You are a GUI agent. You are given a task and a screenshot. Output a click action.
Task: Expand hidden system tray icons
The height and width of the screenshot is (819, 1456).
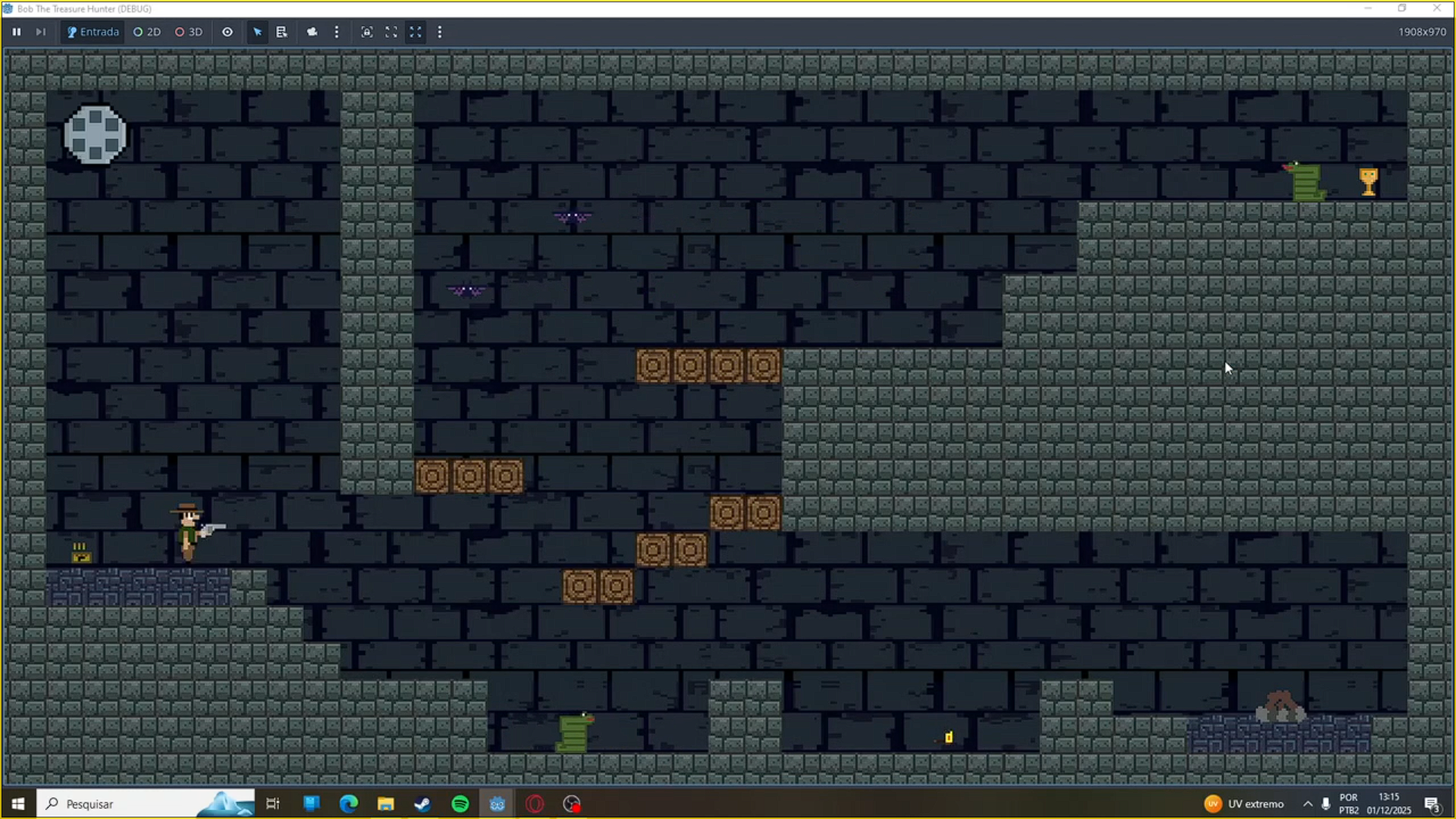coord(1307,803)
